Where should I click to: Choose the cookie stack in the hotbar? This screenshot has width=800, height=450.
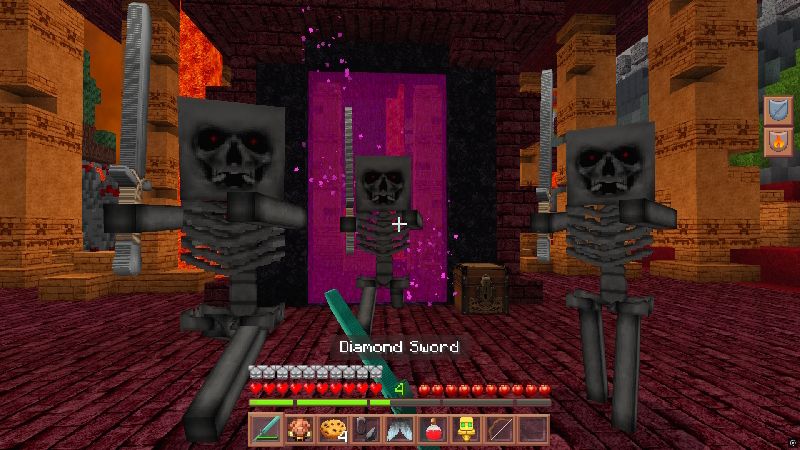click(x=332, y=430)
